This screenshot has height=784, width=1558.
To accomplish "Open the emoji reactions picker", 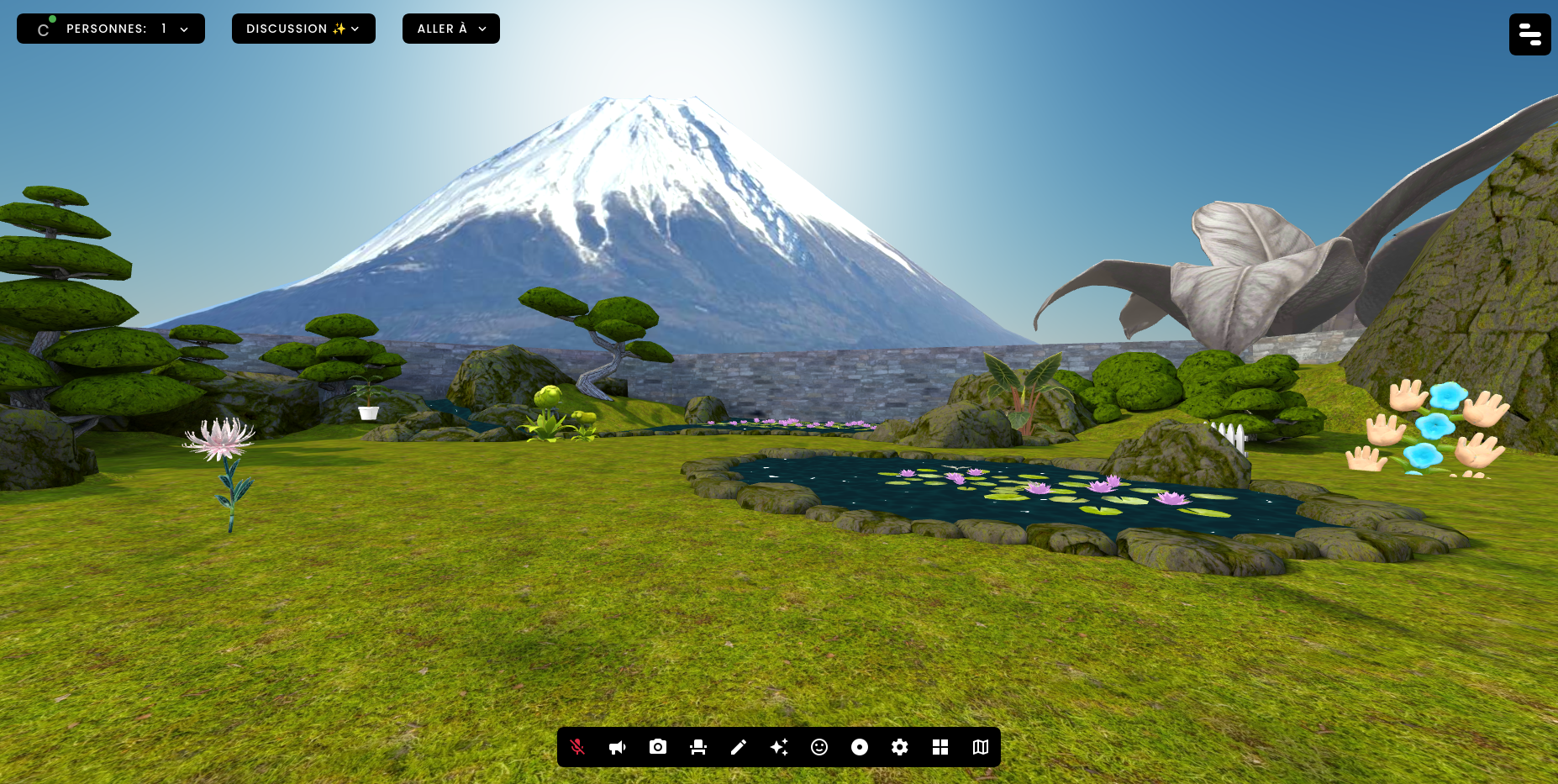I will pyautogui.click(x=819, y=747).
